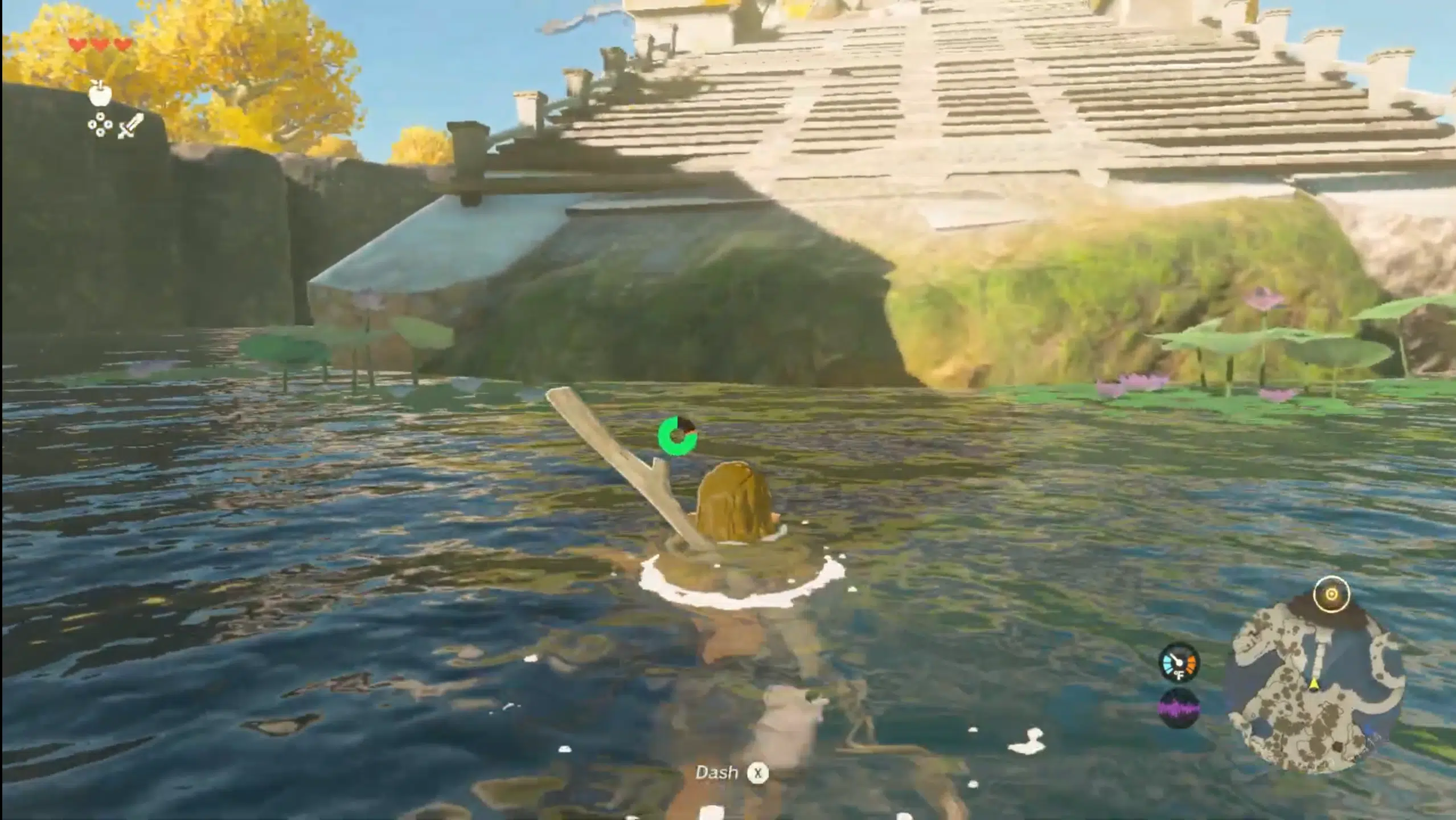The image size is (1456, 820).
Task: Click the purple noise level meter
Action: point(1178,709)
